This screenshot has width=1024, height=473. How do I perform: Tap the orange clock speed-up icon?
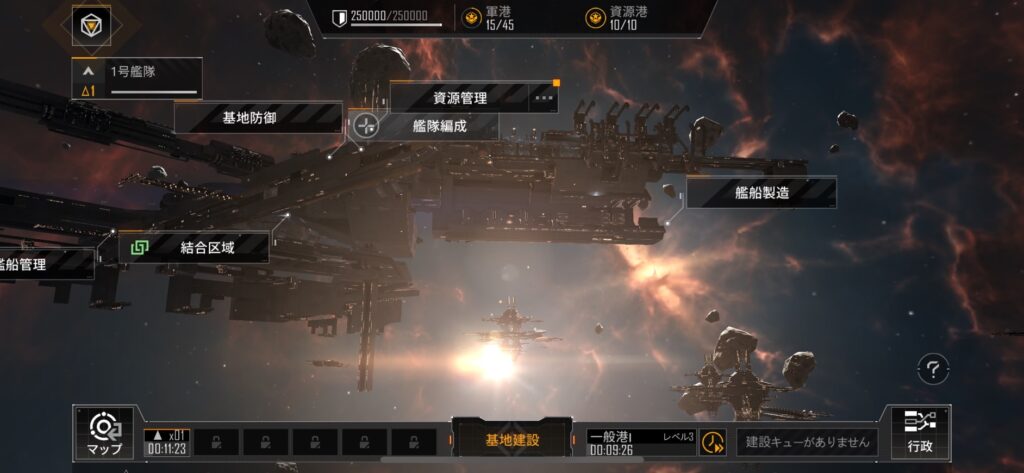pyautogui.click(x=713, y=442)
